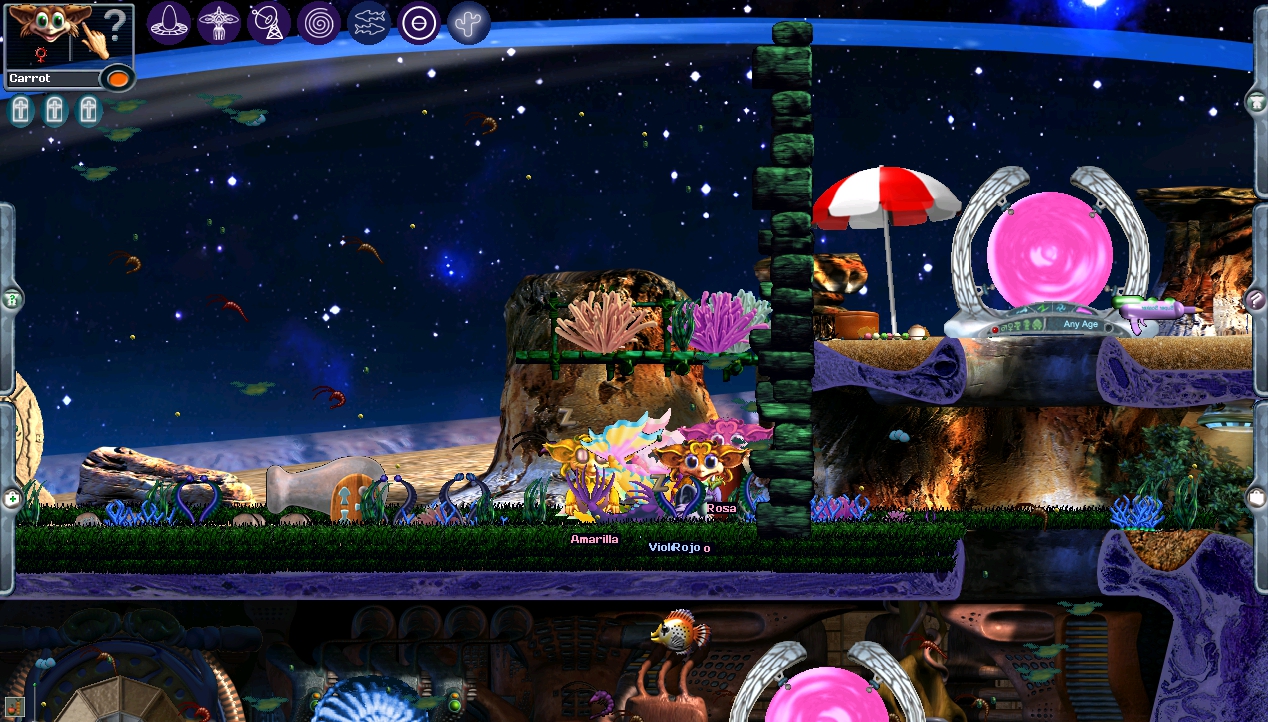
Task: Open the left-edge green question mark tab
Action: click(x=11, y=299)
